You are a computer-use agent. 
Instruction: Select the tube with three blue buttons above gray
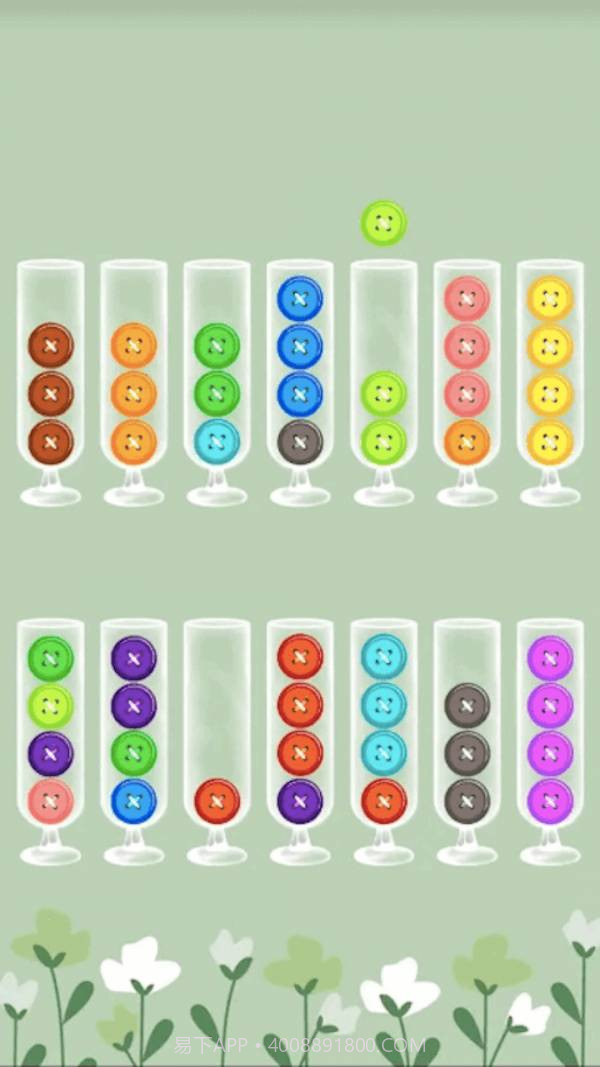300,380
